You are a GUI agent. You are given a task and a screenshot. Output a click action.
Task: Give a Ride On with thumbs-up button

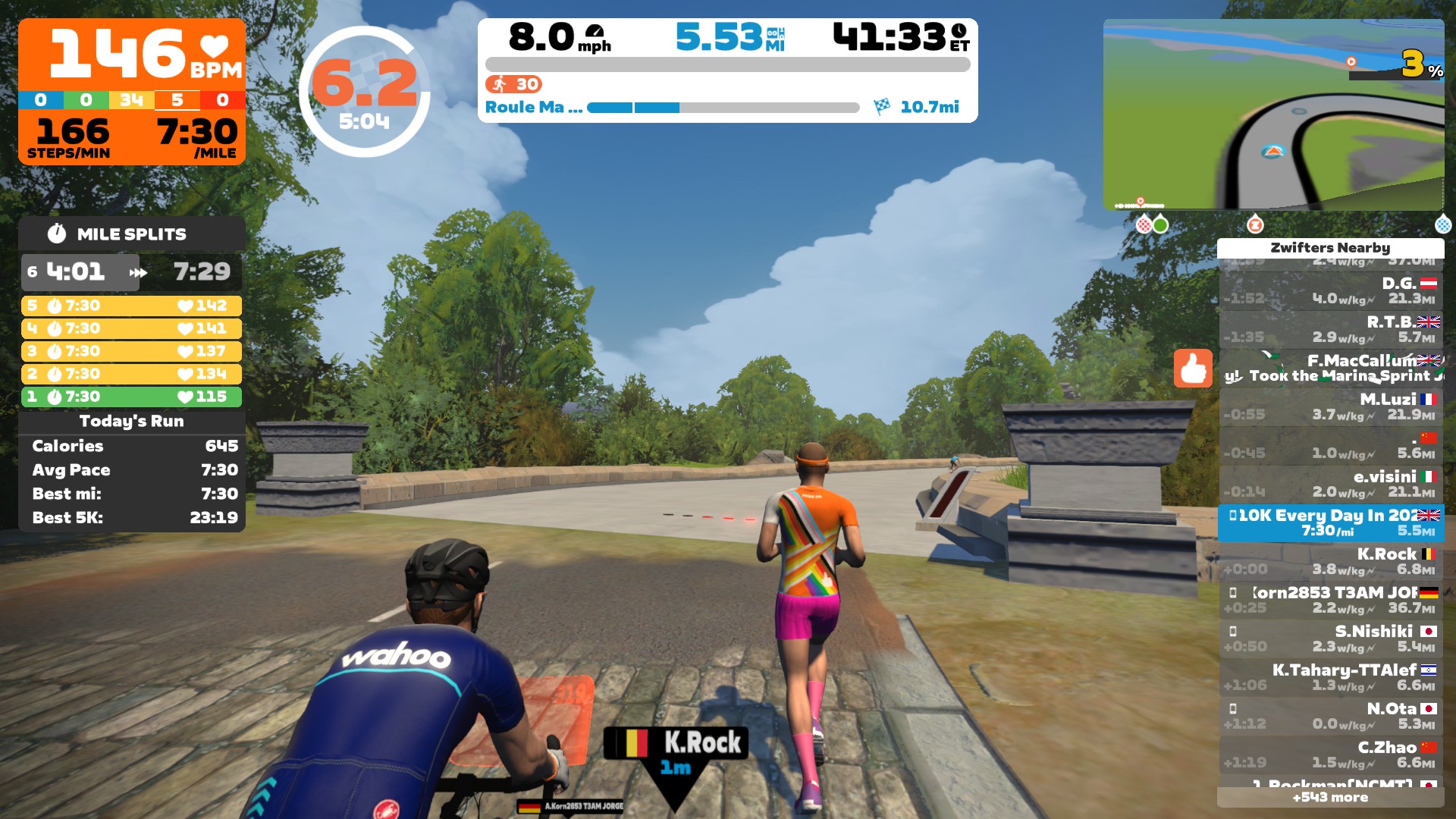tap(1192, 369)
